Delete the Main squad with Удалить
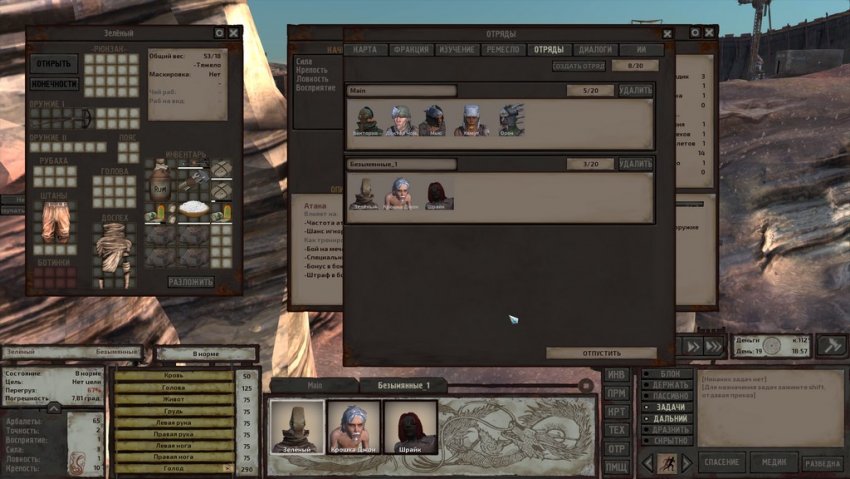 pos(635,90)
